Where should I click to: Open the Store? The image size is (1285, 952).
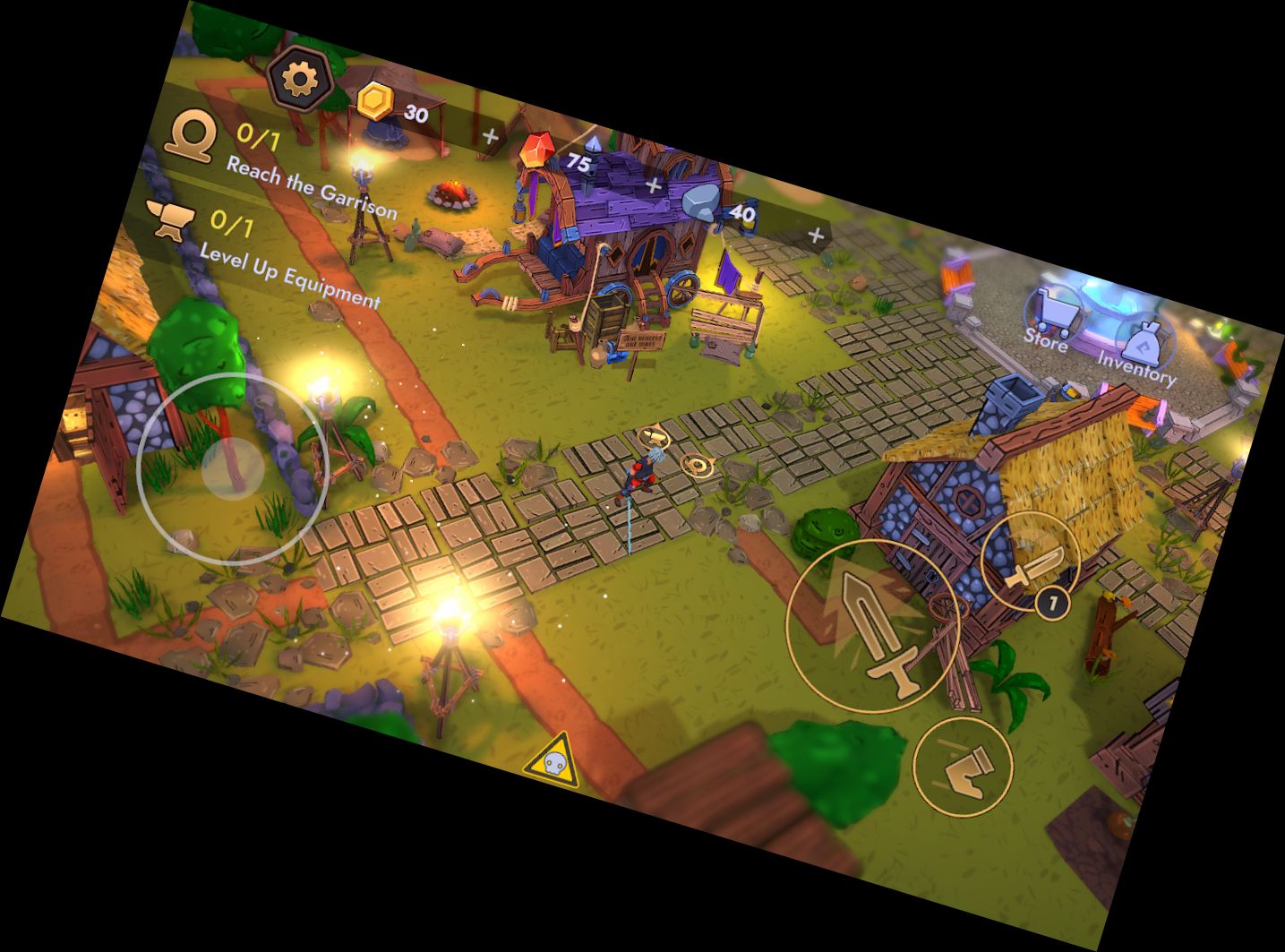(x=1050, y=318)
